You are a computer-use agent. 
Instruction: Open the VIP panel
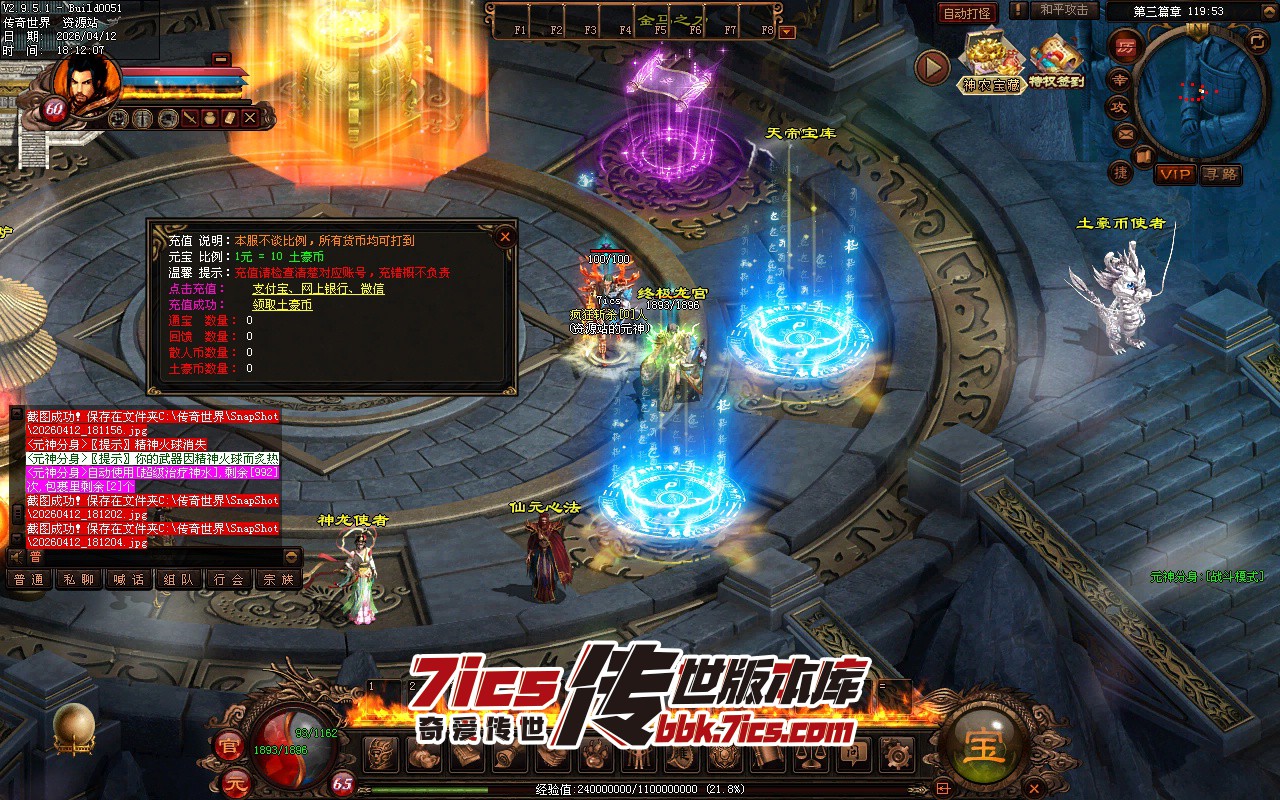click(1176, 174)
